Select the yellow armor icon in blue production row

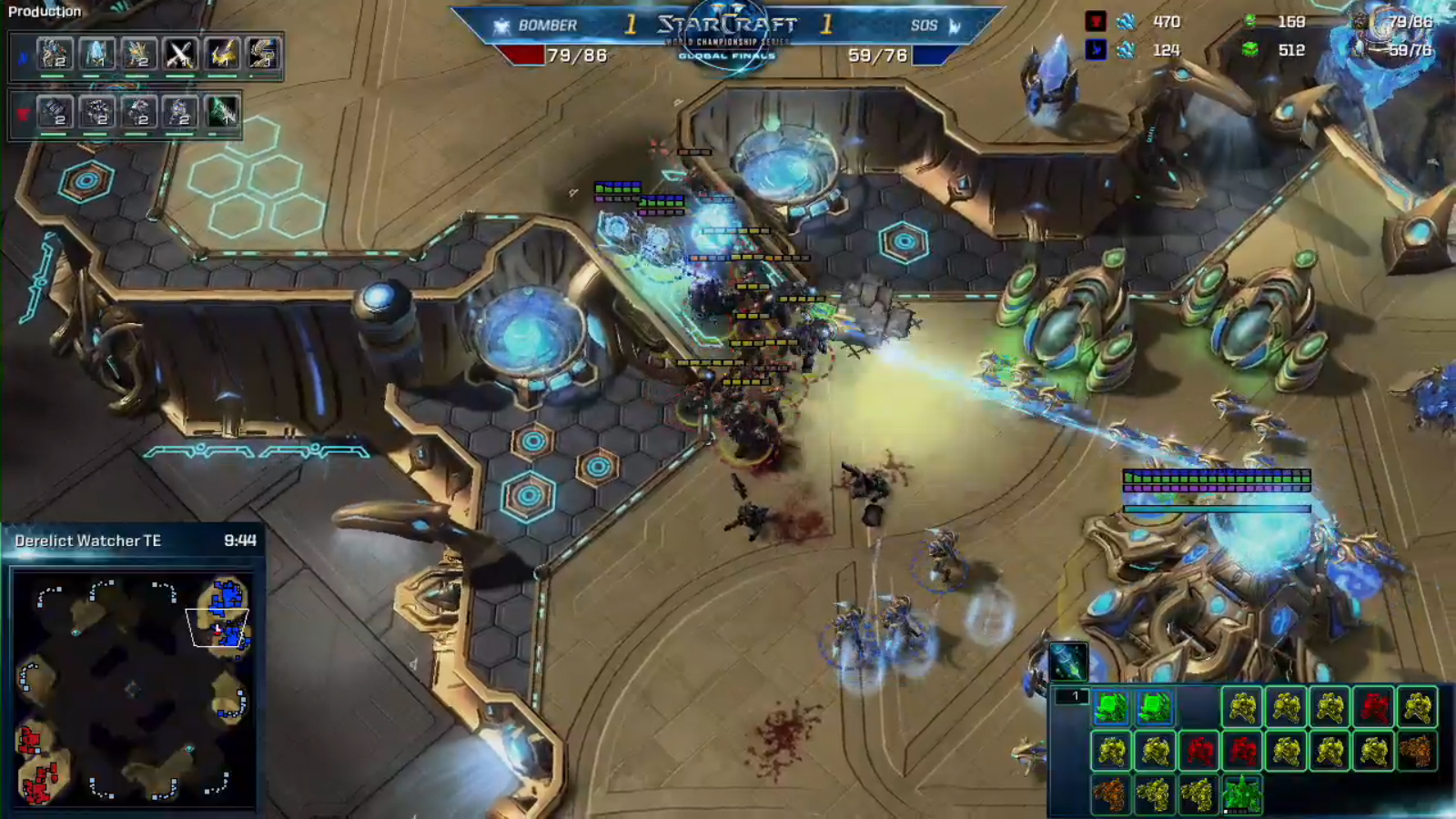(222, 55)
